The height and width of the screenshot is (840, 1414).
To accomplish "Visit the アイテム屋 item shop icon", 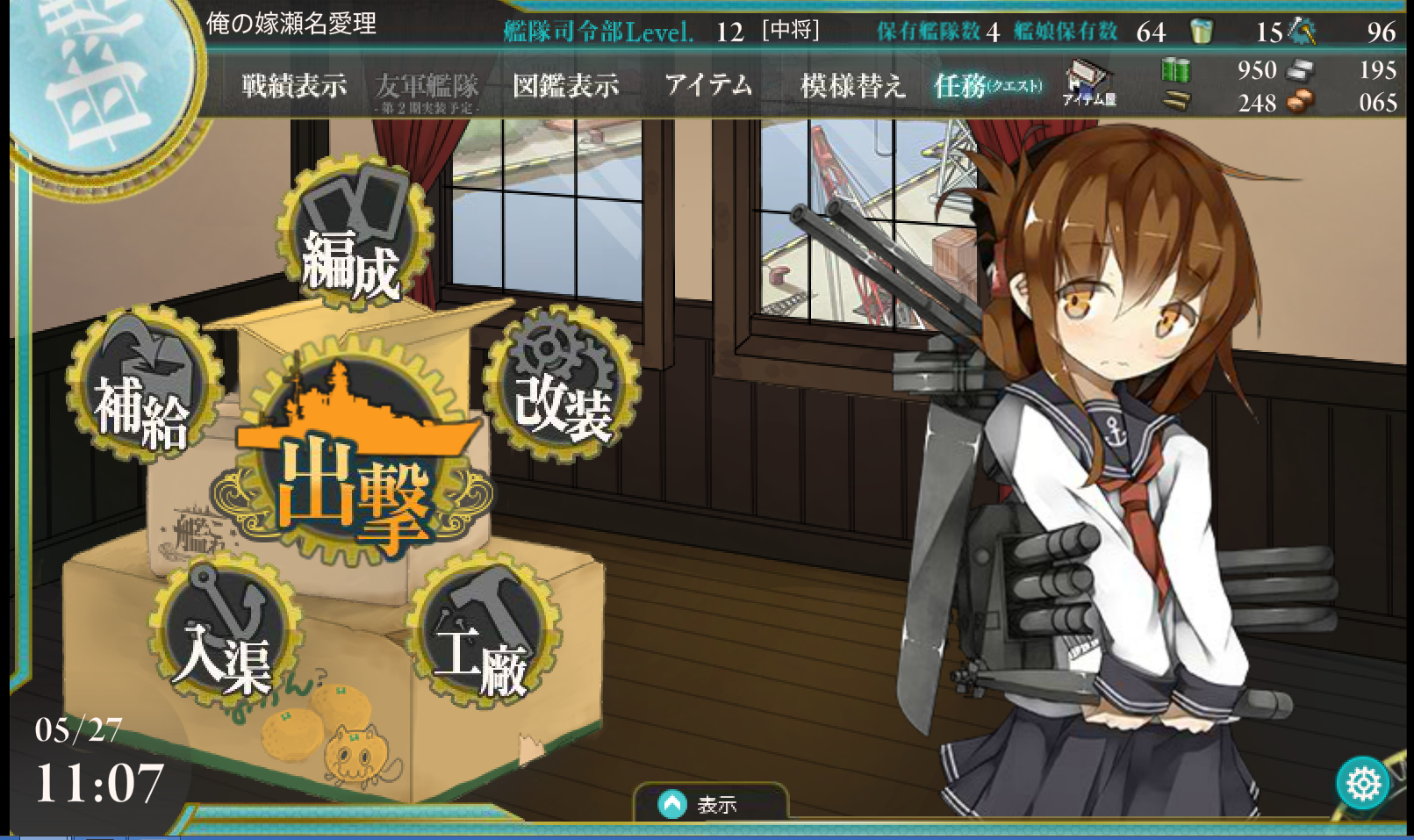I will pyautogui.click(x=1088, y=83).
